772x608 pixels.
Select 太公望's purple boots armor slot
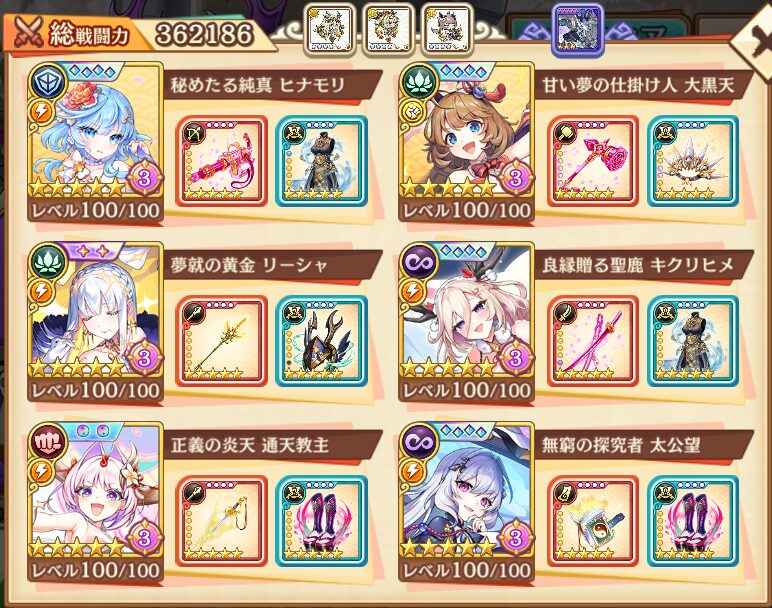(692, 521)
